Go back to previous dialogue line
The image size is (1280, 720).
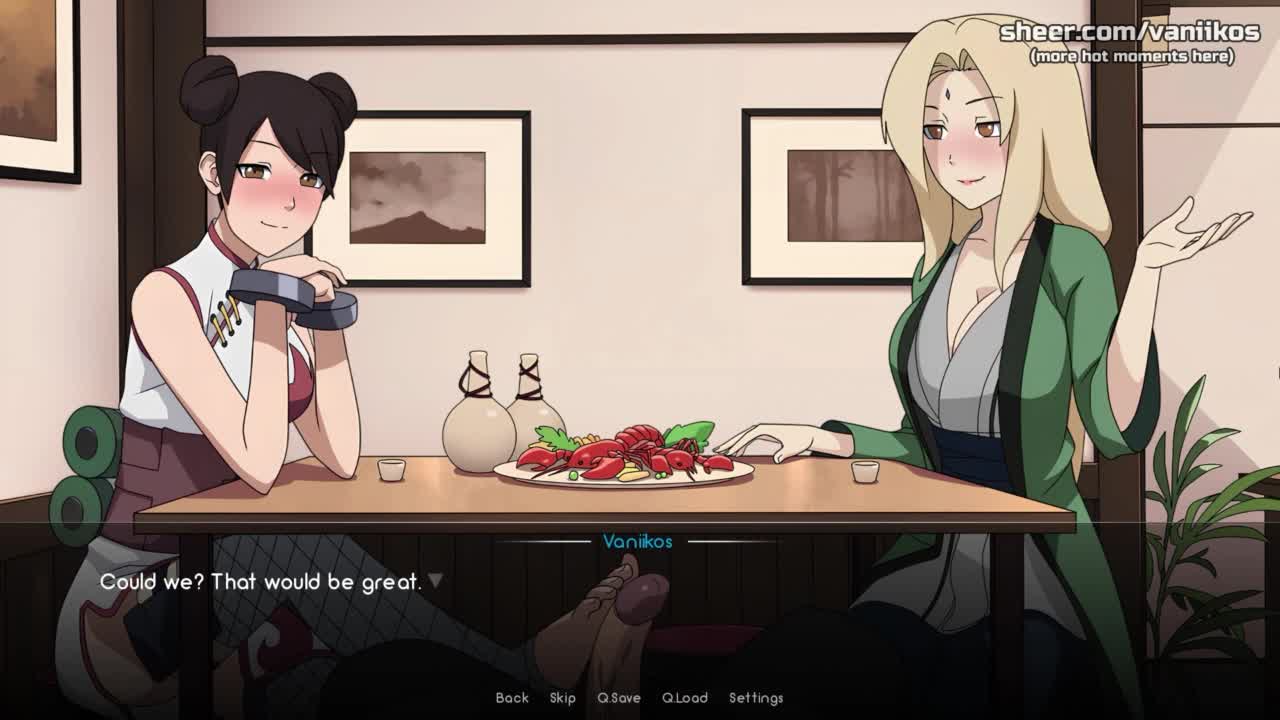tap(512, 698)
